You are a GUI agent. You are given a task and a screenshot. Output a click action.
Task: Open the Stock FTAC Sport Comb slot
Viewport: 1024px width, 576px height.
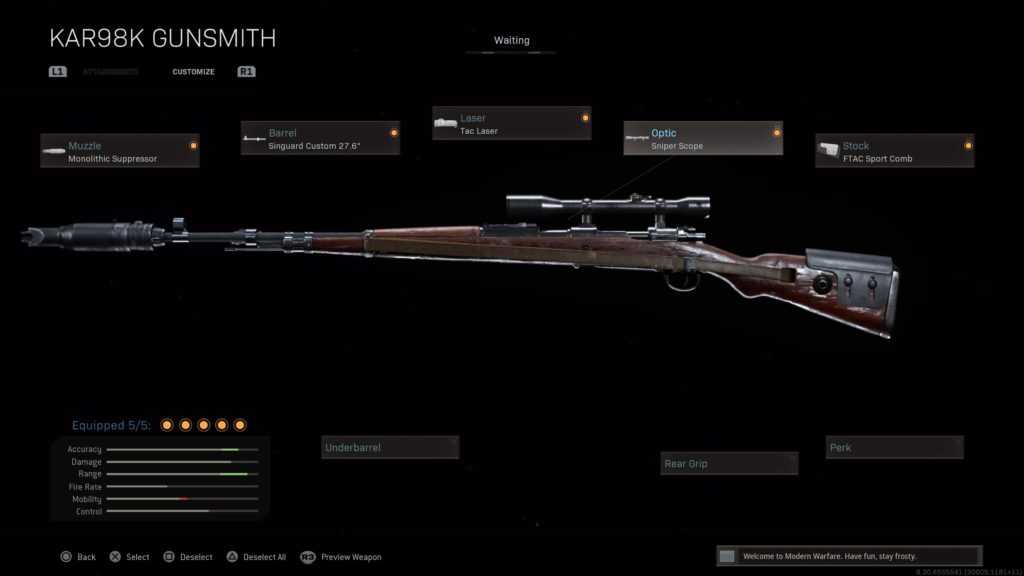(894, 151)
